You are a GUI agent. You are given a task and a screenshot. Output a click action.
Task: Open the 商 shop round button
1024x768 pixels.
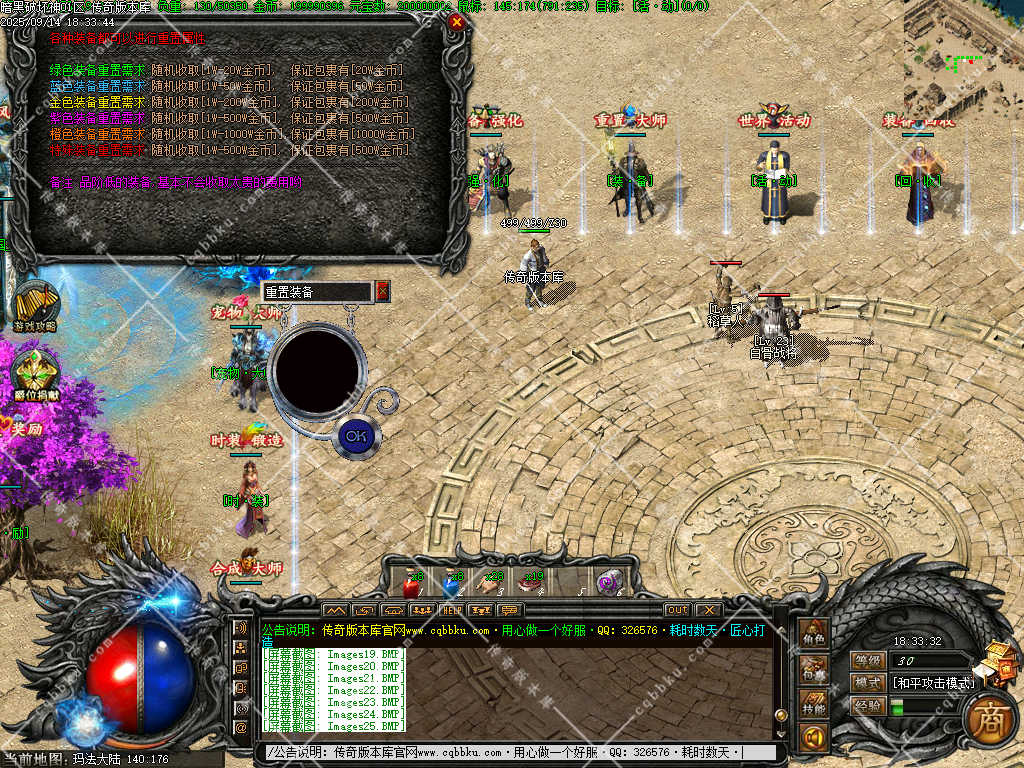pyautogui.click(x=990, y=718)
